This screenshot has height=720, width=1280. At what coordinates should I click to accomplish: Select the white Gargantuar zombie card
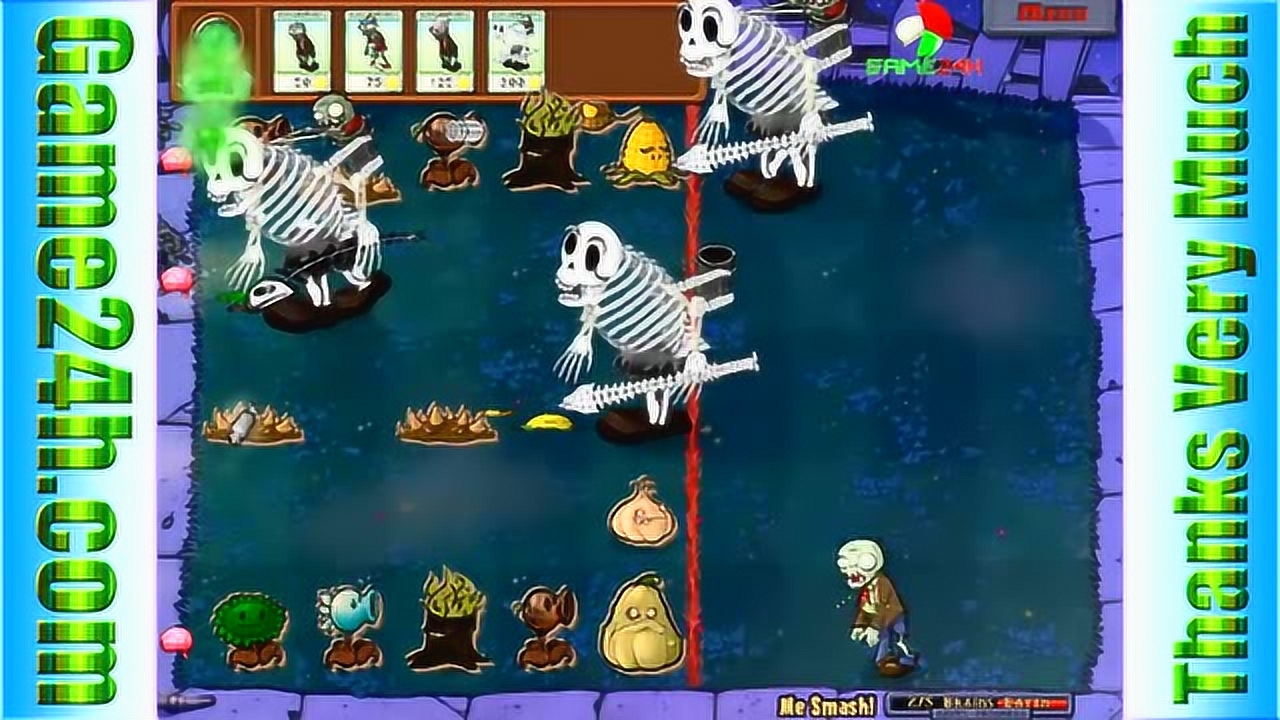(x=516, y=52)
